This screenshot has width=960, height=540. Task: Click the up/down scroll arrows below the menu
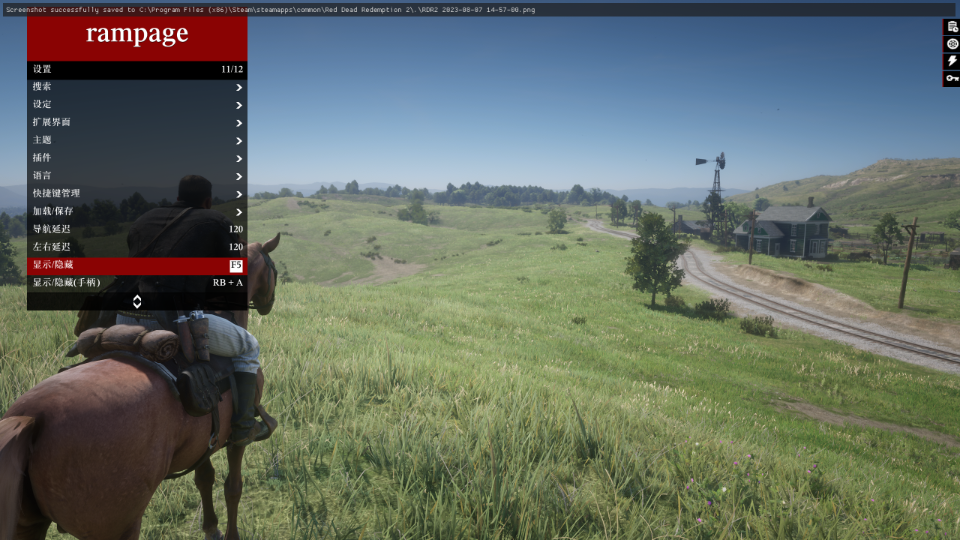[x=137, y=301]
